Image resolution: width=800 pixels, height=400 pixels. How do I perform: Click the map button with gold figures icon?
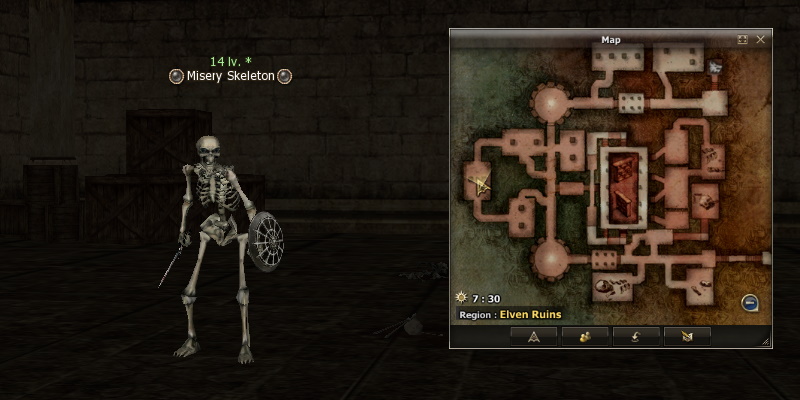click(x=585, y=336)
